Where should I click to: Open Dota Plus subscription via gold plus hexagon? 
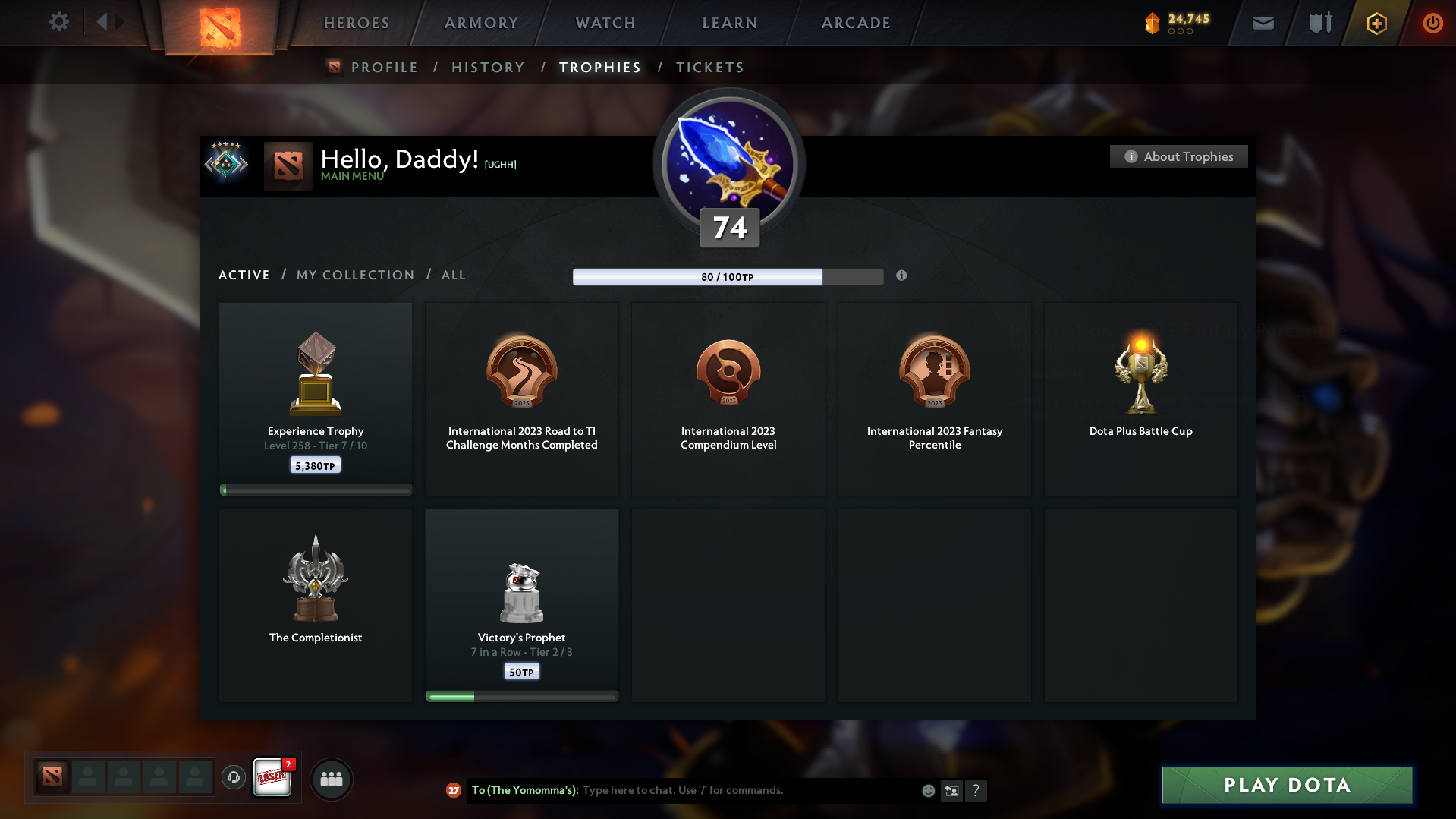[1376, 23]
